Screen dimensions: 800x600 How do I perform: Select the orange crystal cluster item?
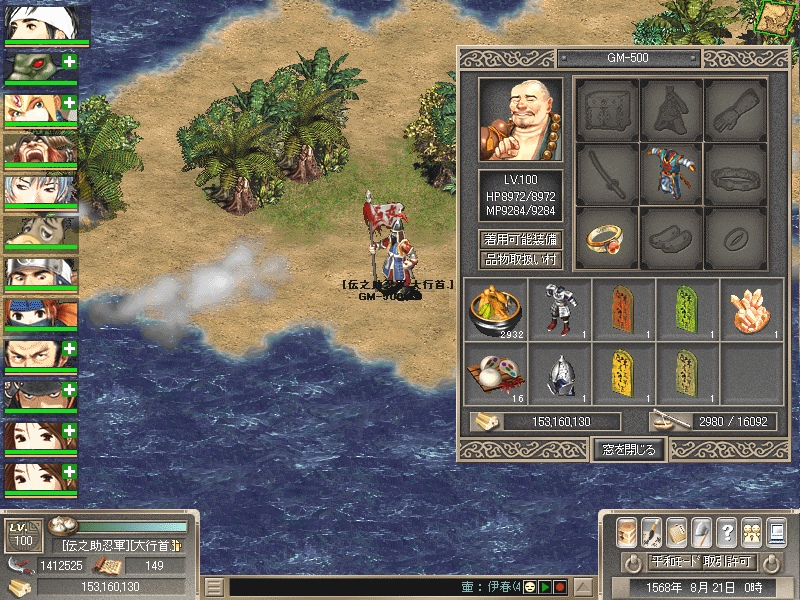(751, 310)
